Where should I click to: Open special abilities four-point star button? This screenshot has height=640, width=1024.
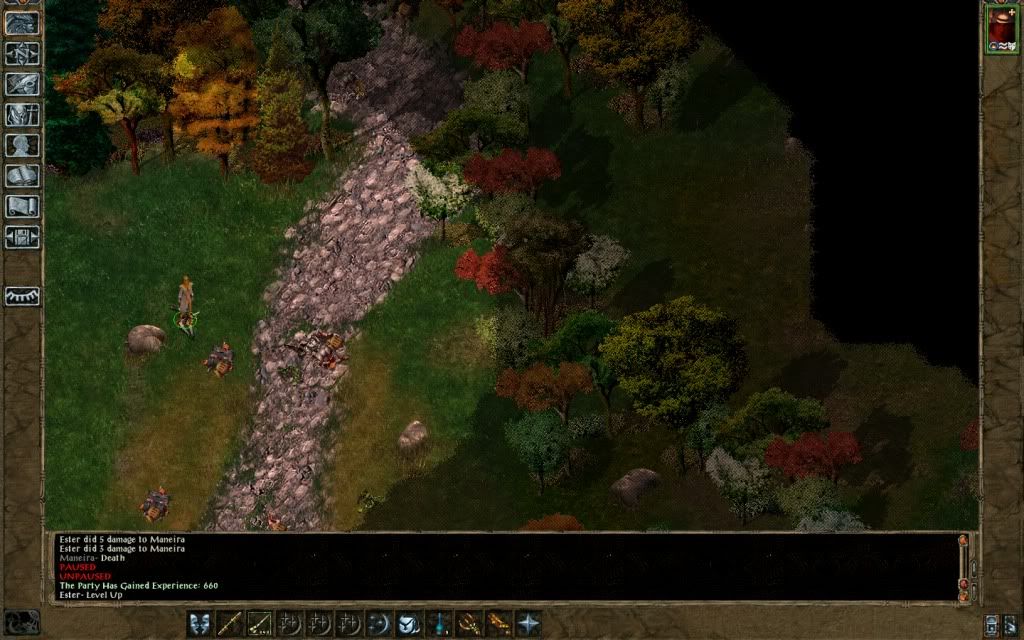point(527,624)
